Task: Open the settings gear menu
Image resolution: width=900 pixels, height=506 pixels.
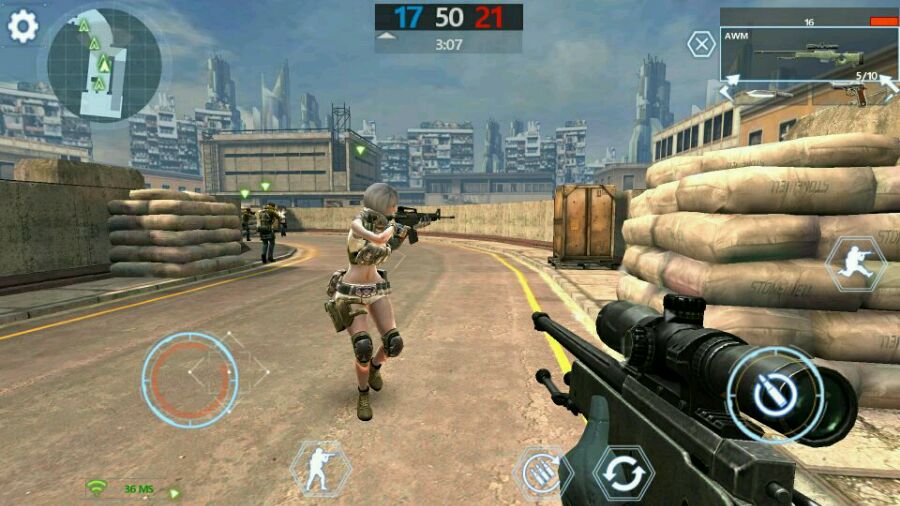Action: pyautogui.click(x=22, y=26)
